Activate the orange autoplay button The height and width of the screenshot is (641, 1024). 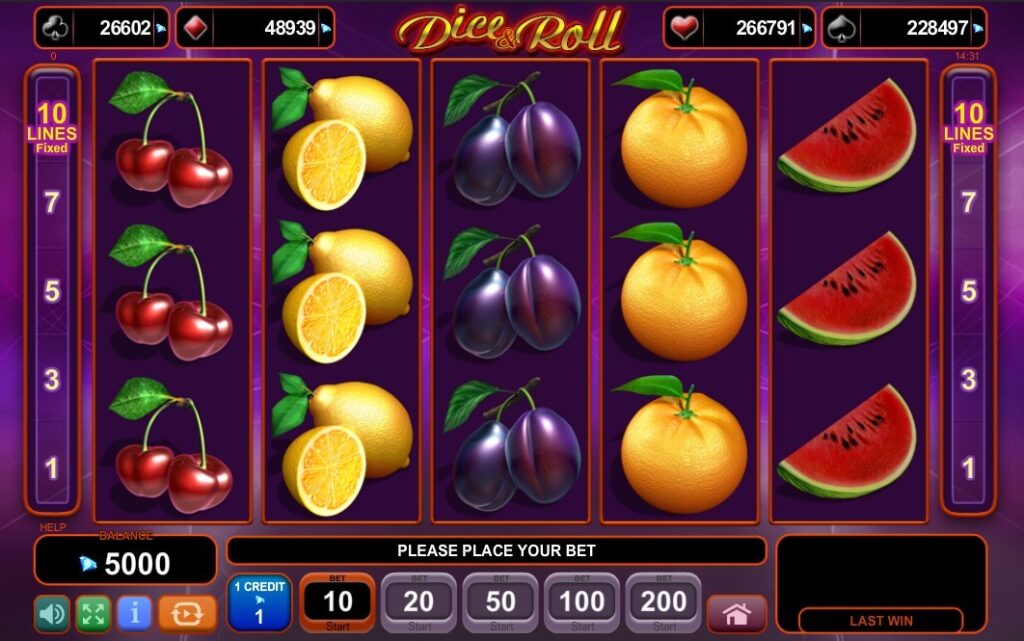click(187, 612)
